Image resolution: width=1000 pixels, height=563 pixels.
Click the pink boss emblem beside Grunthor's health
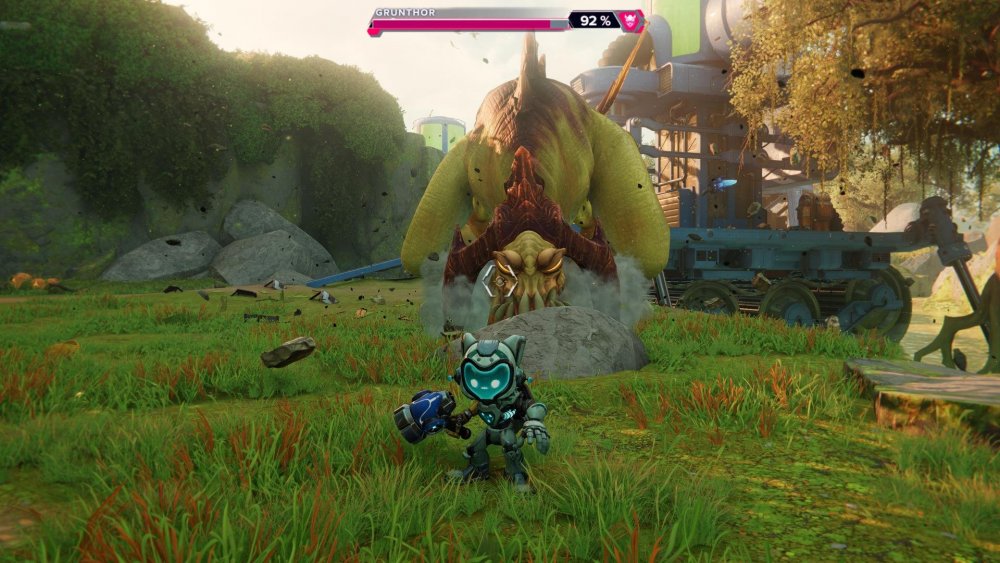(631, 20)
